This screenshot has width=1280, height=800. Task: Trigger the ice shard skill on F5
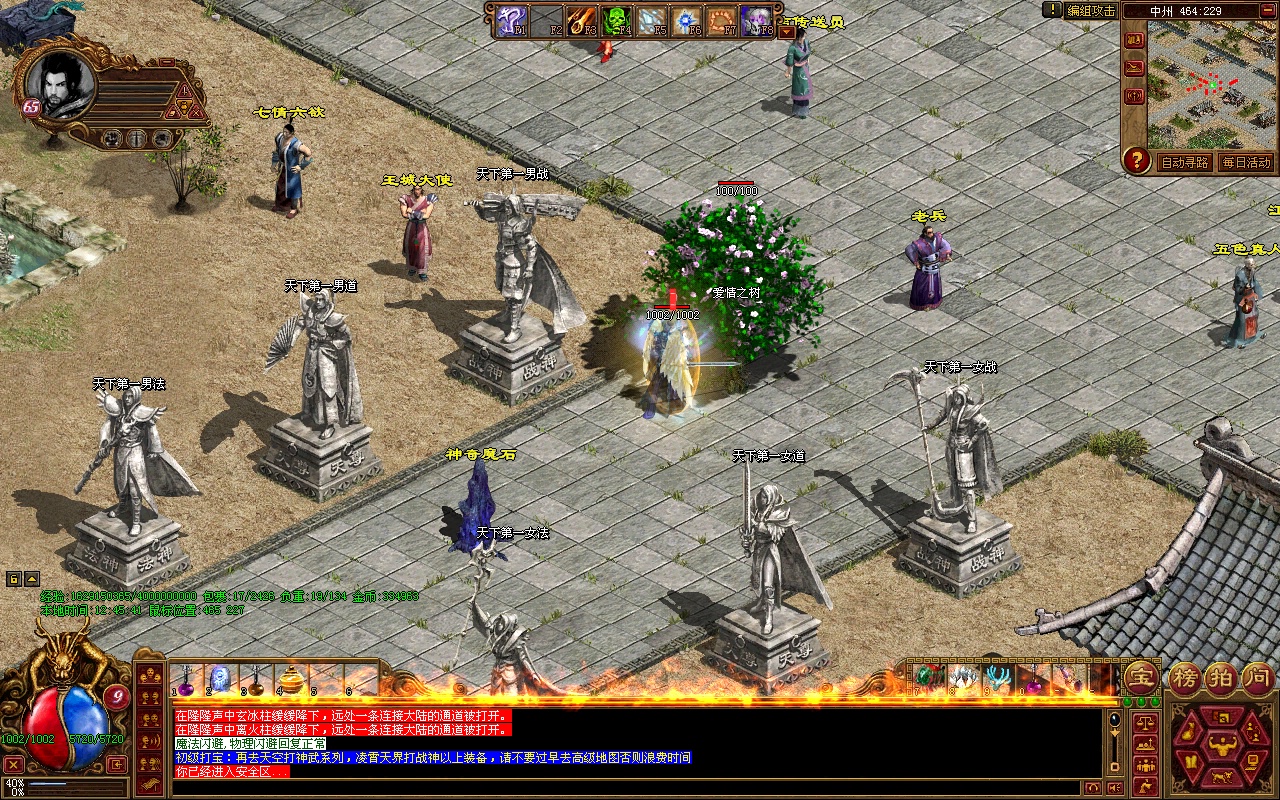tap(654, 20)
